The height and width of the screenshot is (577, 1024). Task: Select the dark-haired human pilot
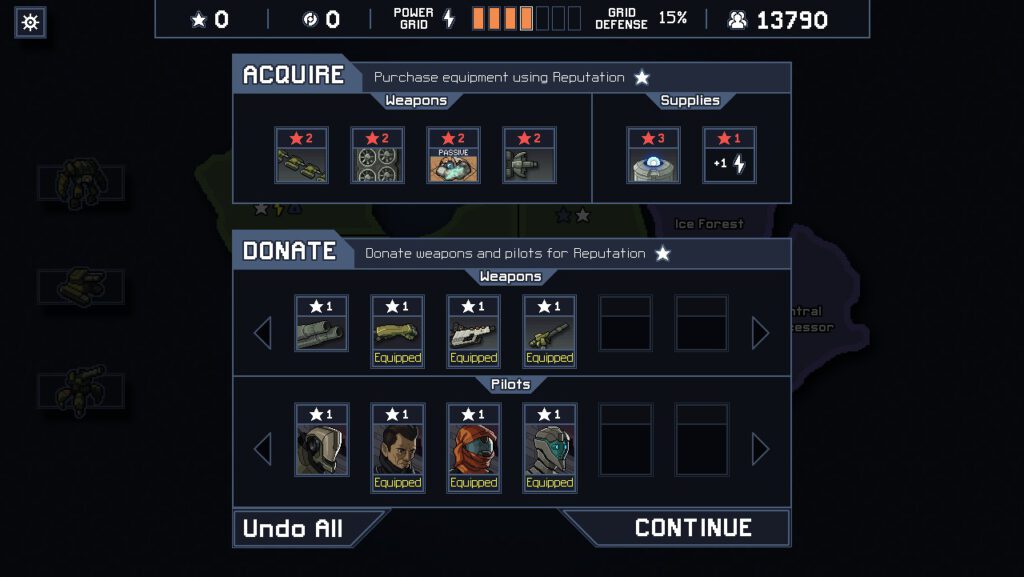[397, 448]
